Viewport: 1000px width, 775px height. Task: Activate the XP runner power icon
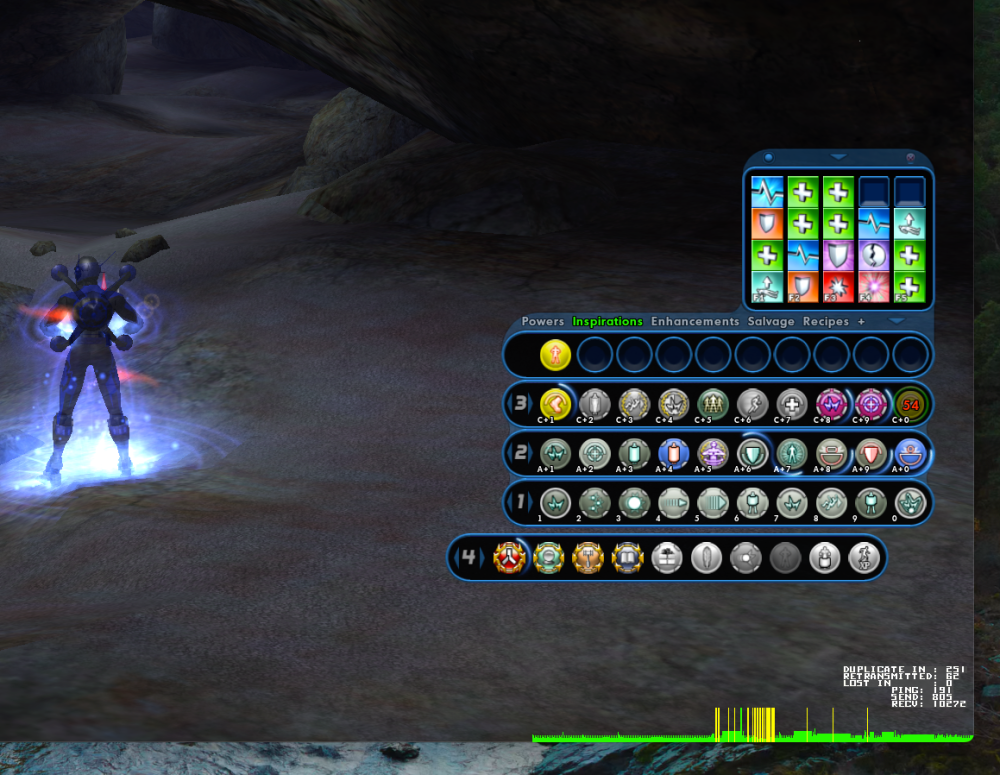tap(863, 557)
